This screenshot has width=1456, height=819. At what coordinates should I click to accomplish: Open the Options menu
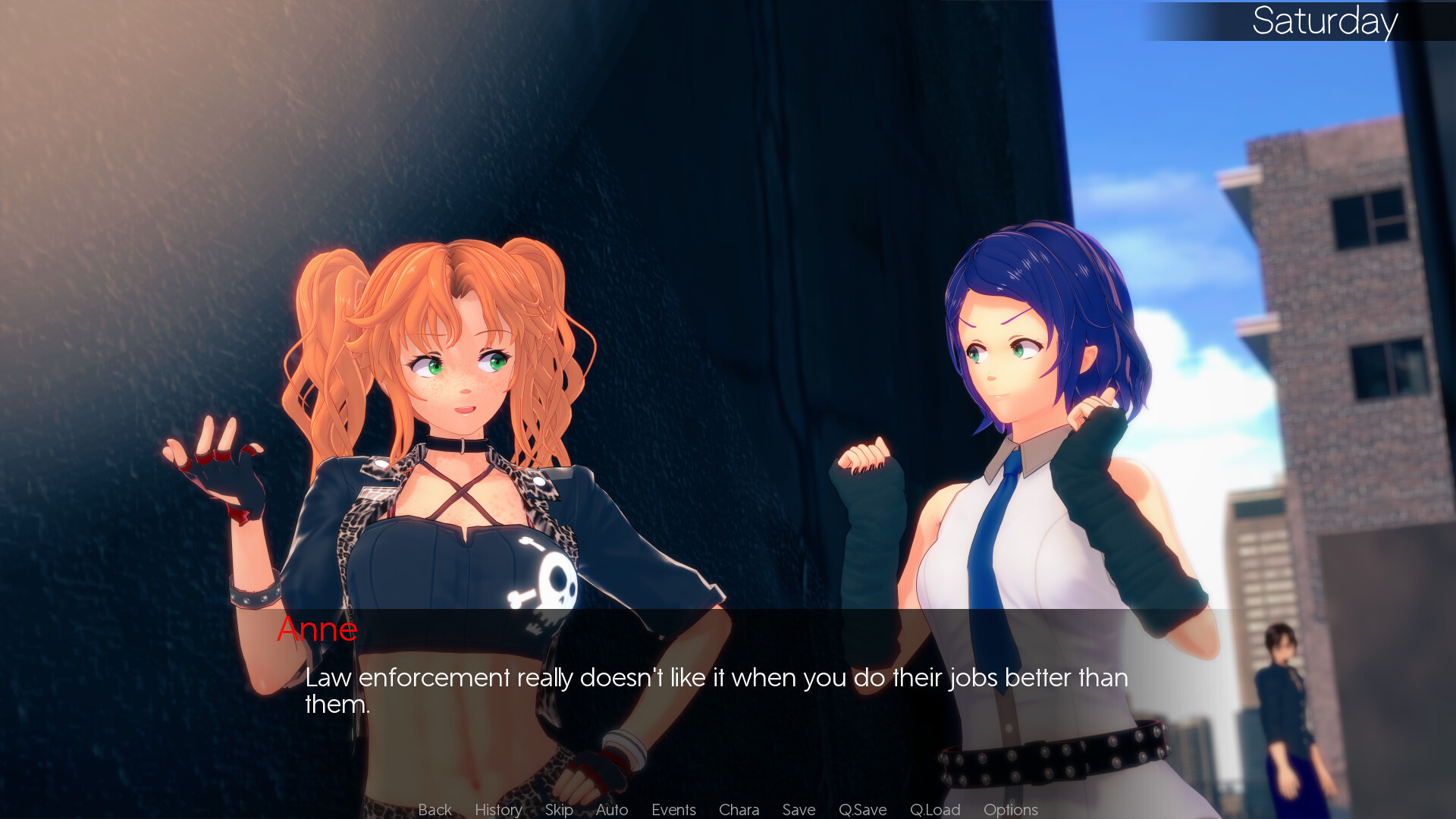pyautogui.click(x=1010, y=810)
